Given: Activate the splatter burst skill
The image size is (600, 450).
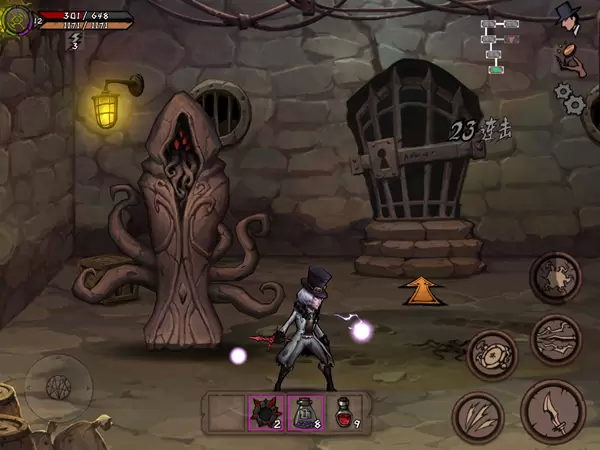Looking at the screenshot, I should 555,275.
